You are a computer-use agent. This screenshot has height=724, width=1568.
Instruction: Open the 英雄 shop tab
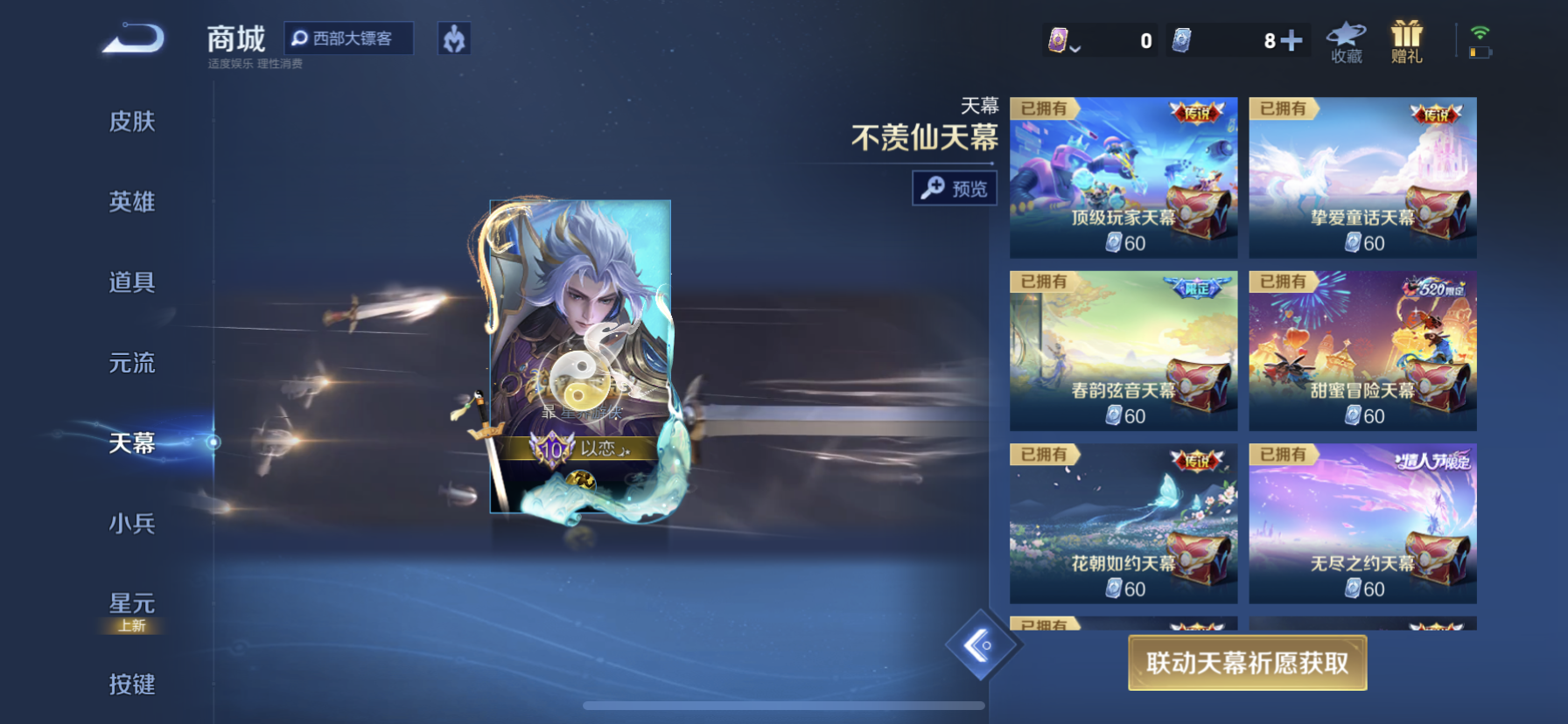pos(132,202)
